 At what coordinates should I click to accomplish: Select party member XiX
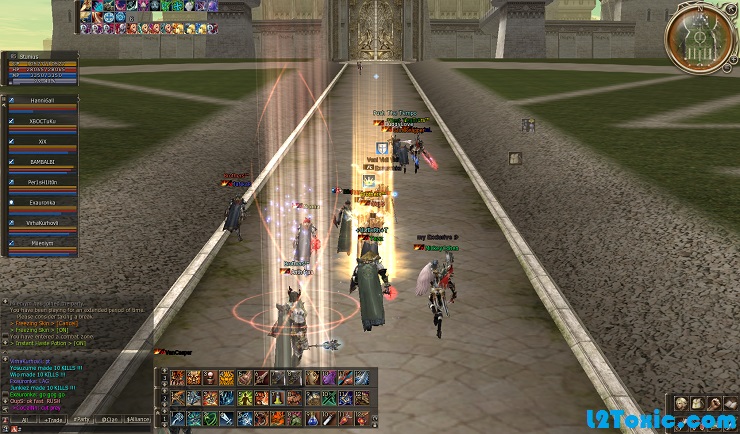(42, 143)
